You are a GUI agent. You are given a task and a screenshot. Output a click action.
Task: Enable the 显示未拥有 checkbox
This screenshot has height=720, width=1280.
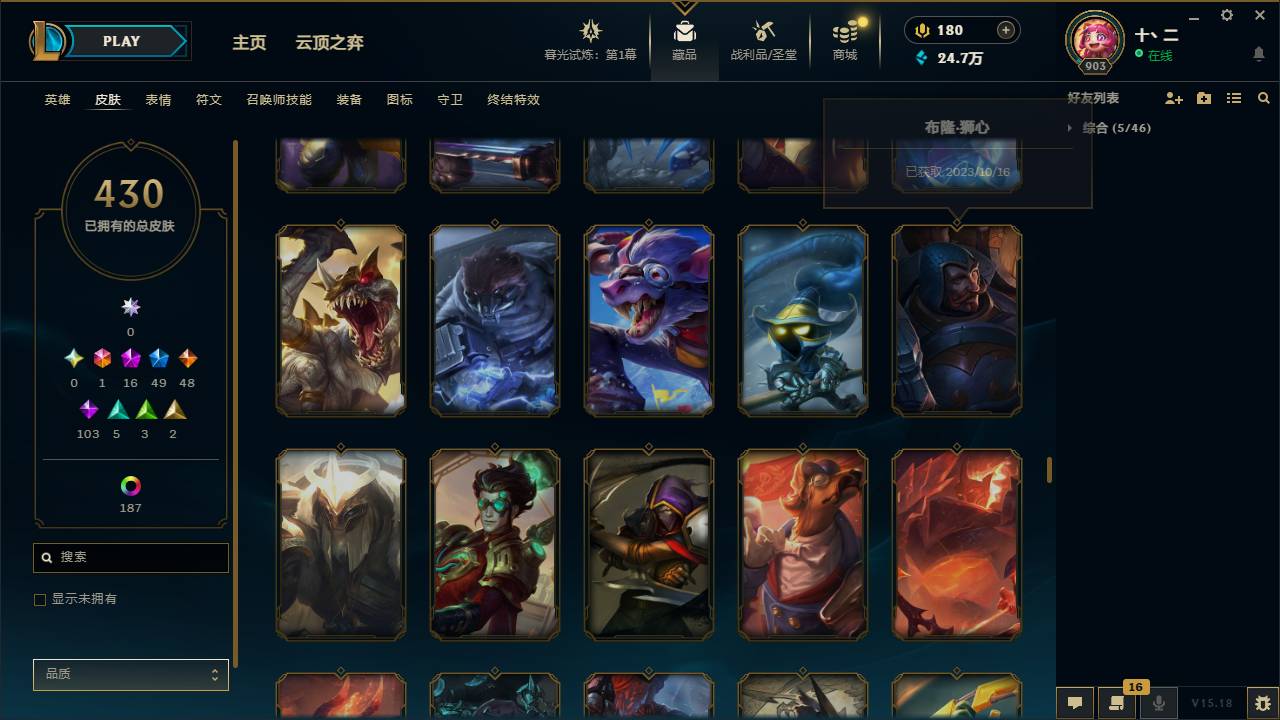point(40,599)
